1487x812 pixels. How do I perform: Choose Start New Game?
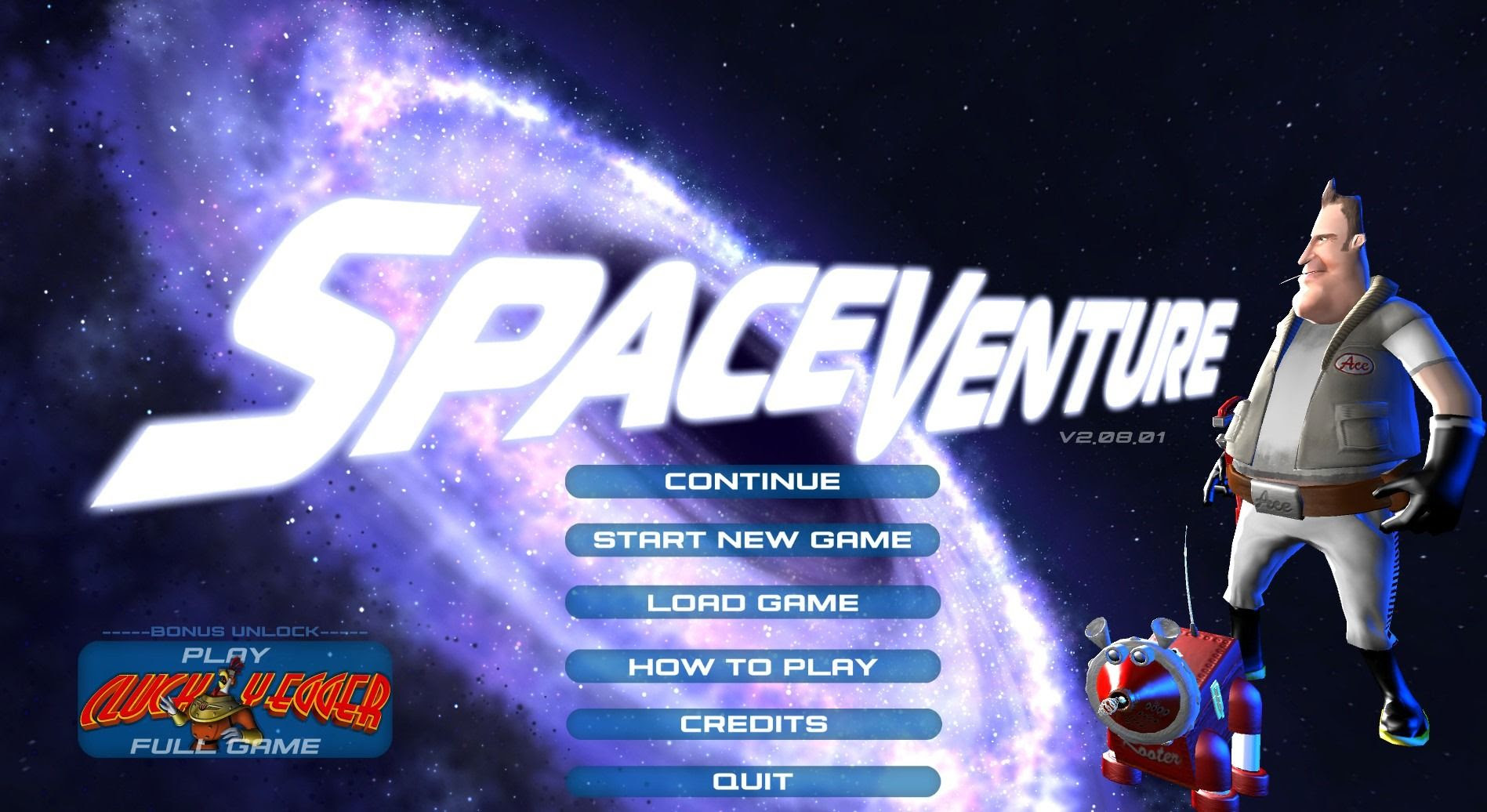click(752, 540)
